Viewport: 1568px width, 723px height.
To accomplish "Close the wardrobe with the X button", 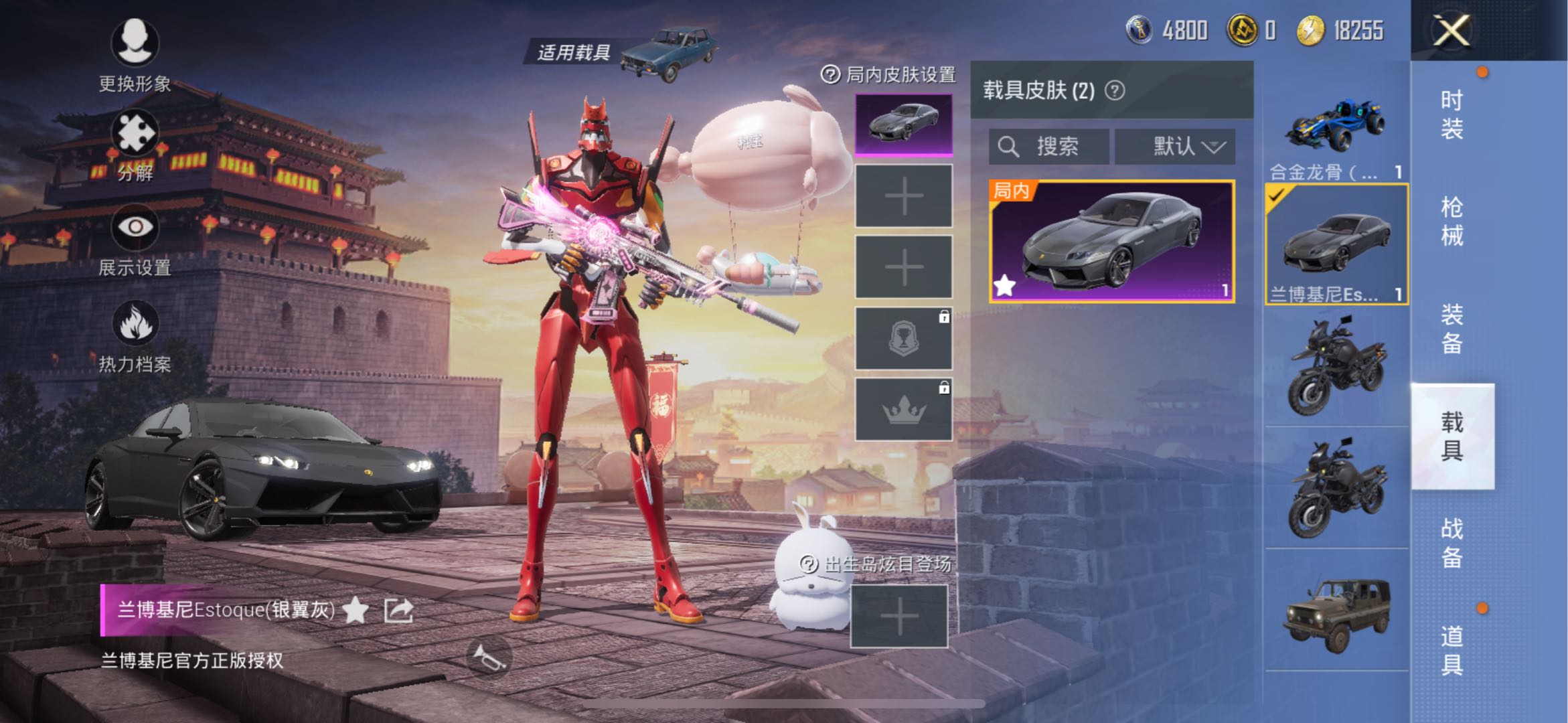I will [x=1451, y=31].
